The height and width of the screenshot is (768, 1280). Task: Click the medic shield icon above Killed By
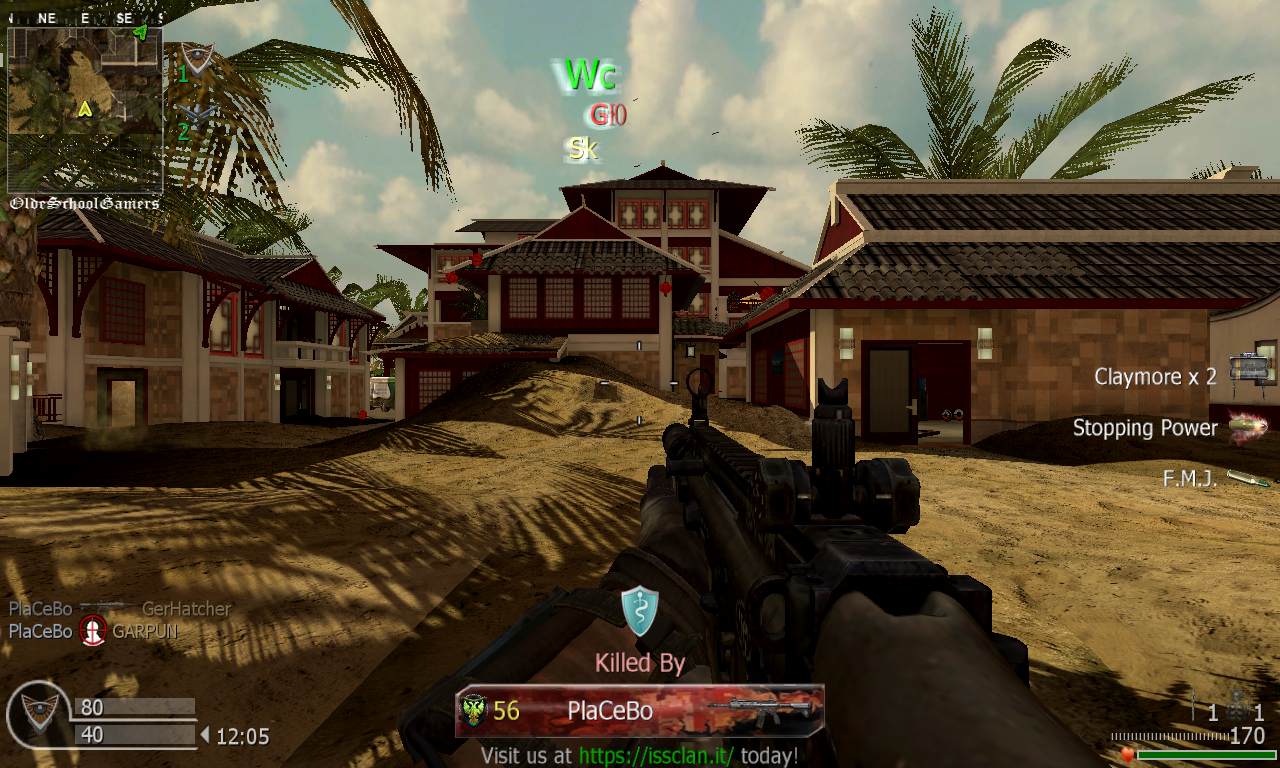[x=639, y=611]
